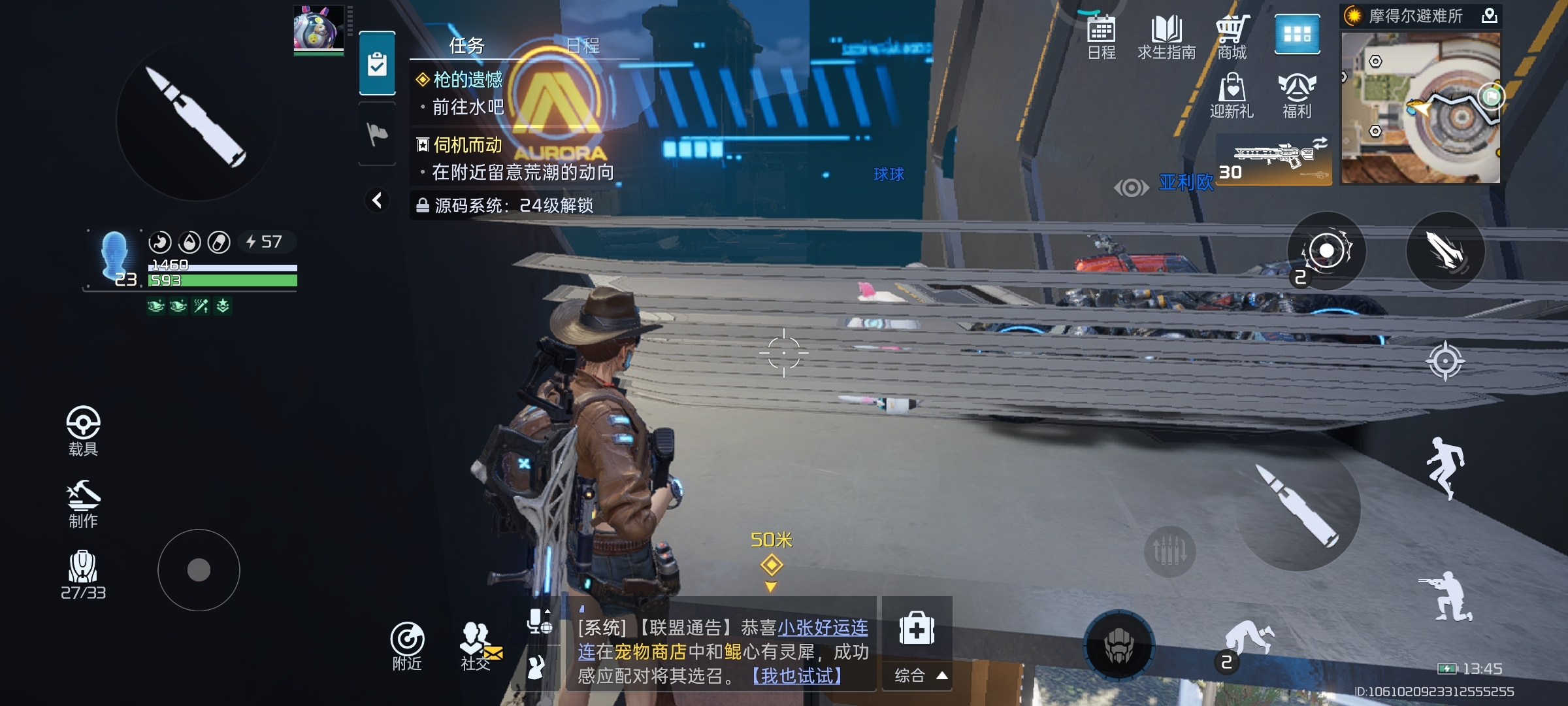The image size is (1568, 706).
Task: Expand the flag tab below the task clipboard
Action: (x=376, y=134)
